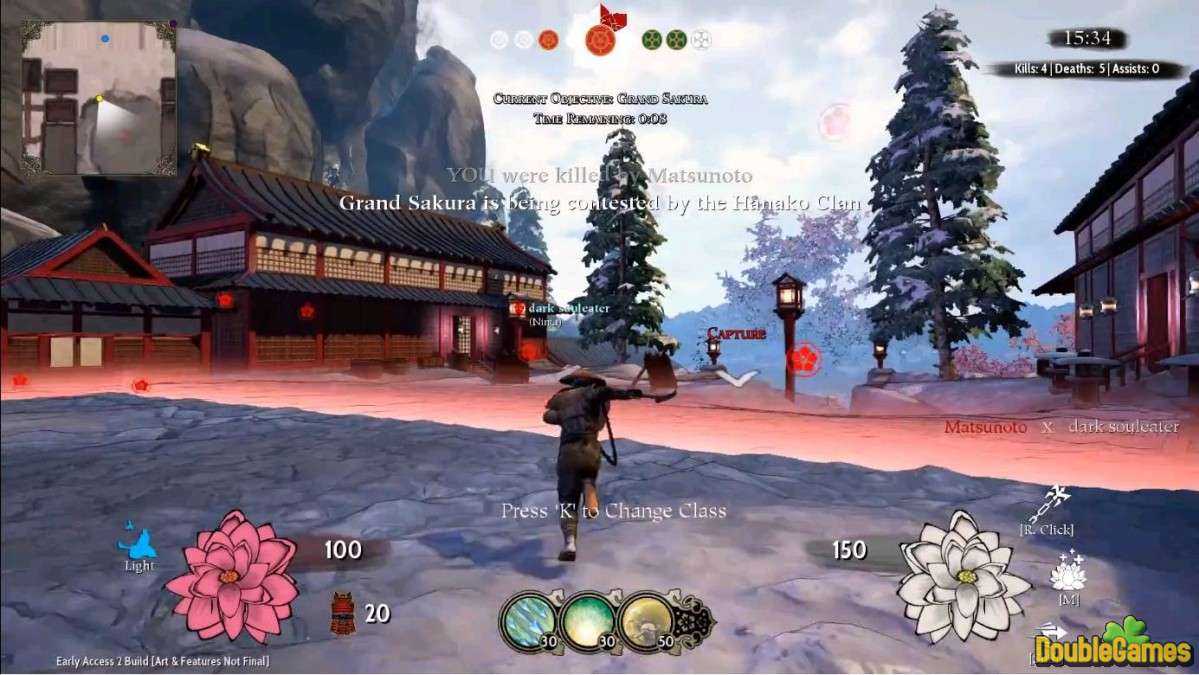Viewport: 1199px width, 675px height.
Task: Click the red samurai armor icon
Action: click(x=343, y=613)
